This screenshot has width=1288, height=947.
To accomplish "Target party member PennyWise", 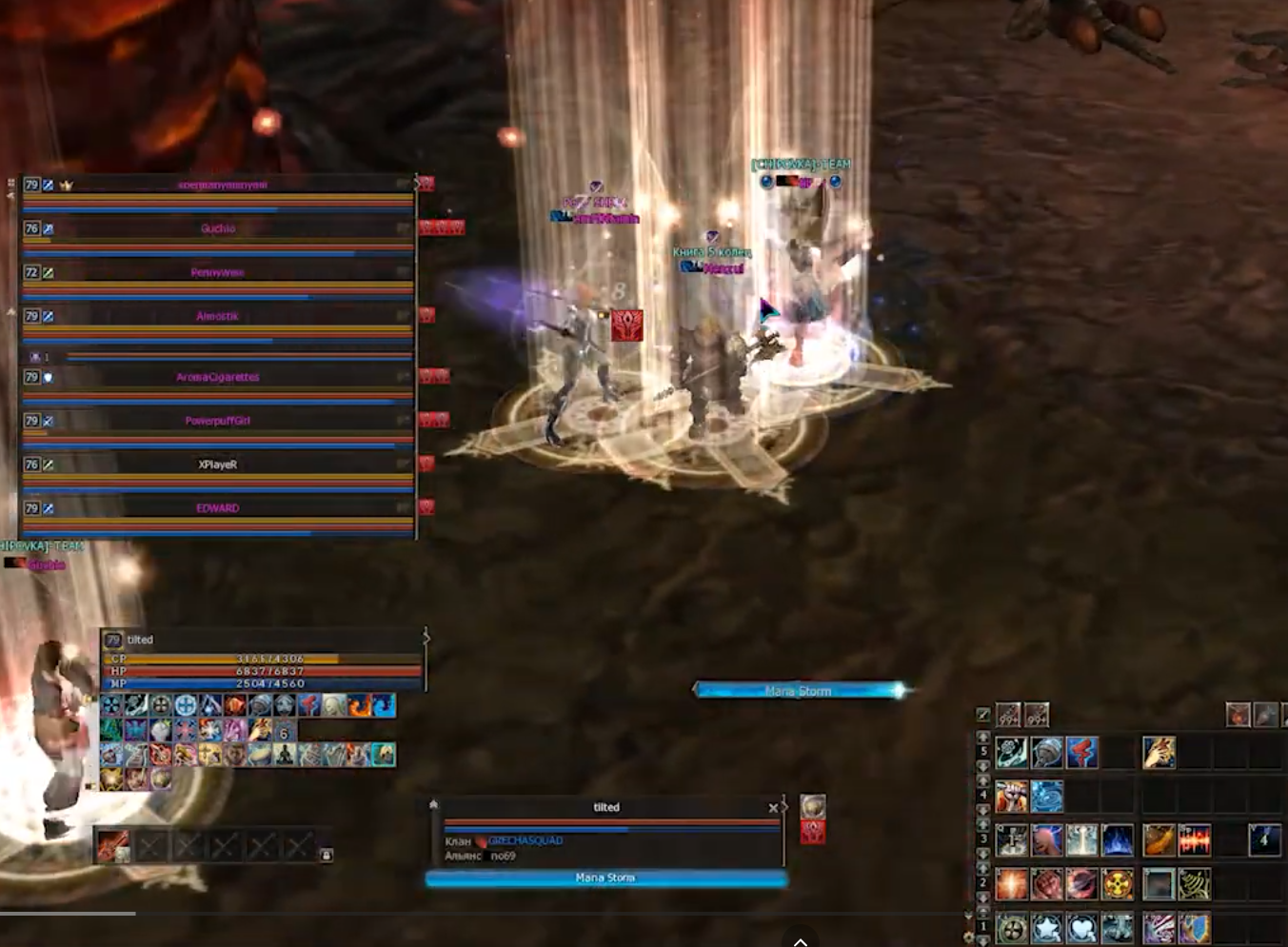I will (218, 272).
